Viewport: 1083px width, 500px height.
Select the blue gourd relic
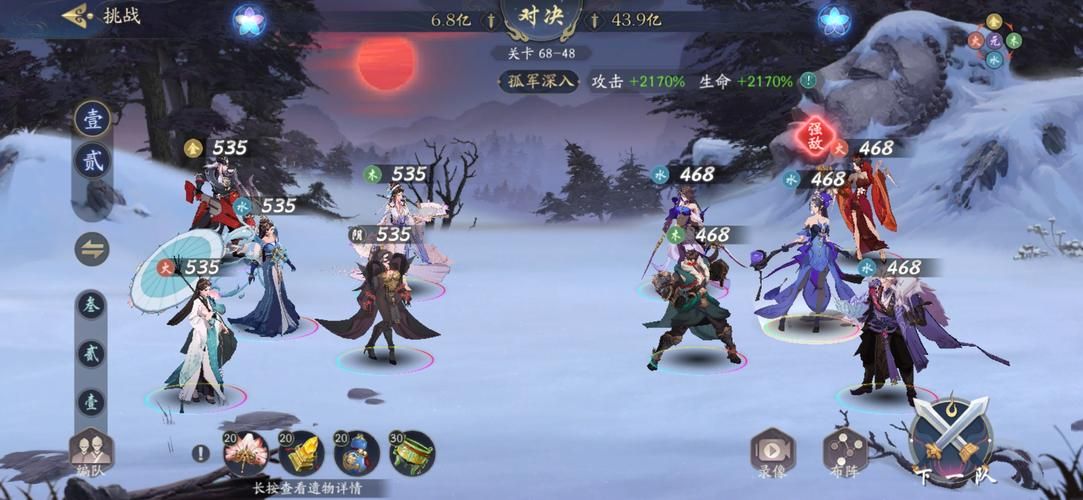click(x=356, y=454)
